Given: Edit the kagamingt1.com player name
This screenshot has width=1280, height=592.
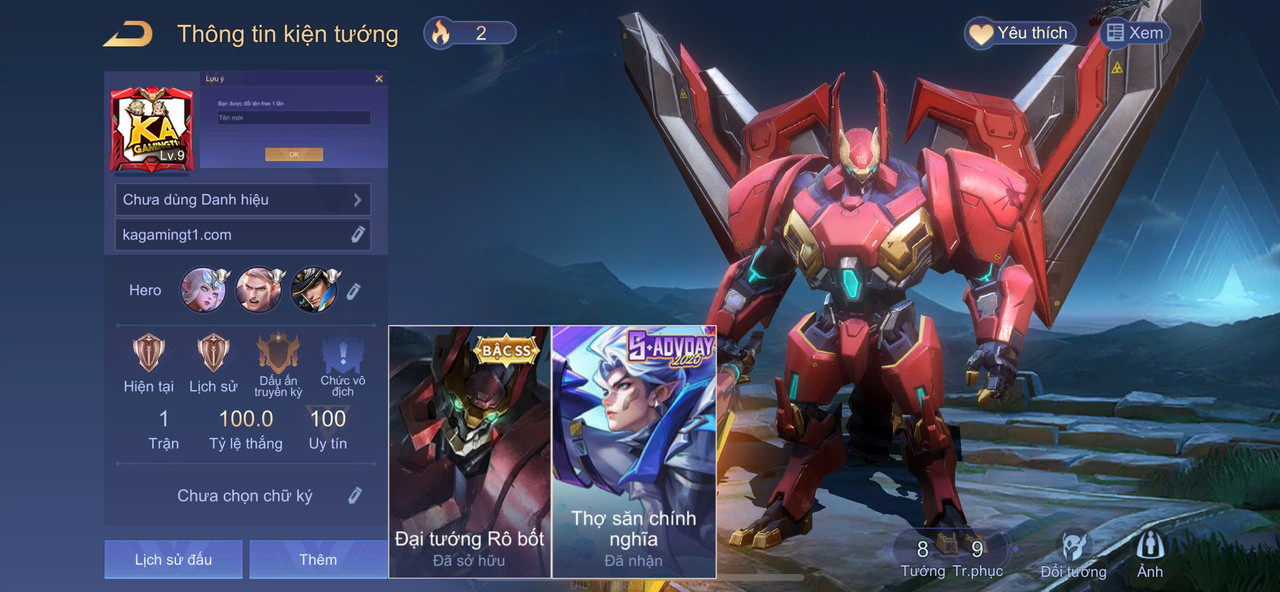Looking at the screenshot, I should [x=357, y=235].
